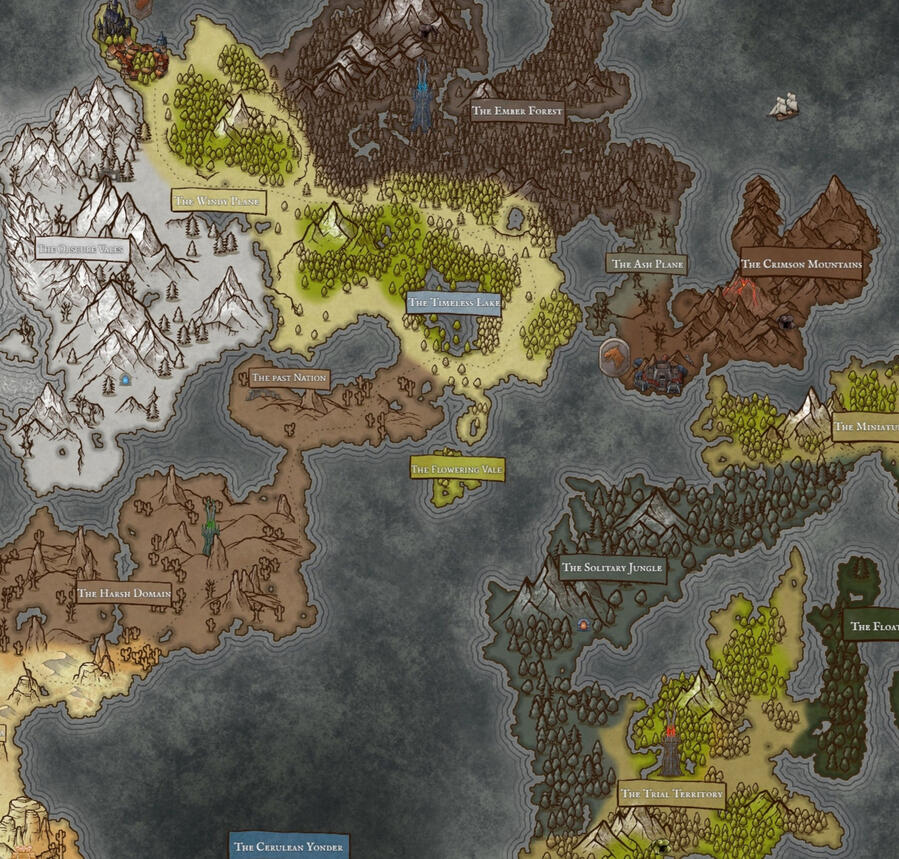The image size is (899, 859).
Task: Select The Harsh Domain label
Action: [124, 593]
